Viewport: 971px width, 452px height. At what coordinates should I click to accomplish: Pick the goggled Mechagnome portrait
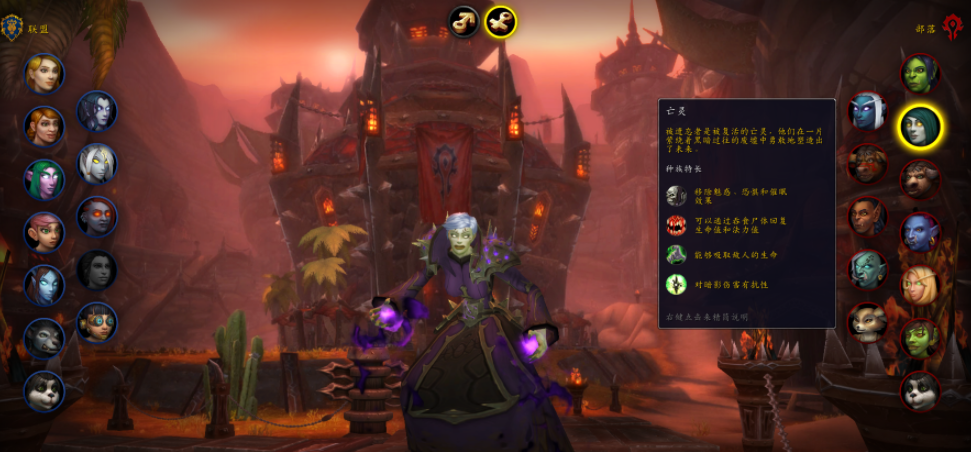[97, 322]
